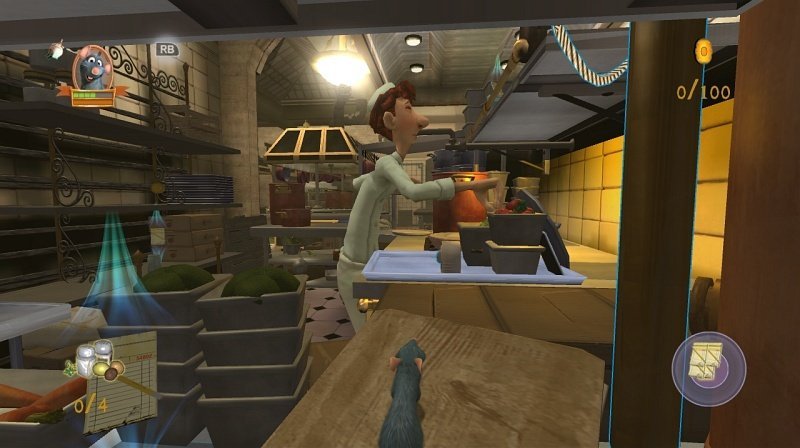
Task: Activate the purple circular cheese icon
Action: click(x=708, y=368)
